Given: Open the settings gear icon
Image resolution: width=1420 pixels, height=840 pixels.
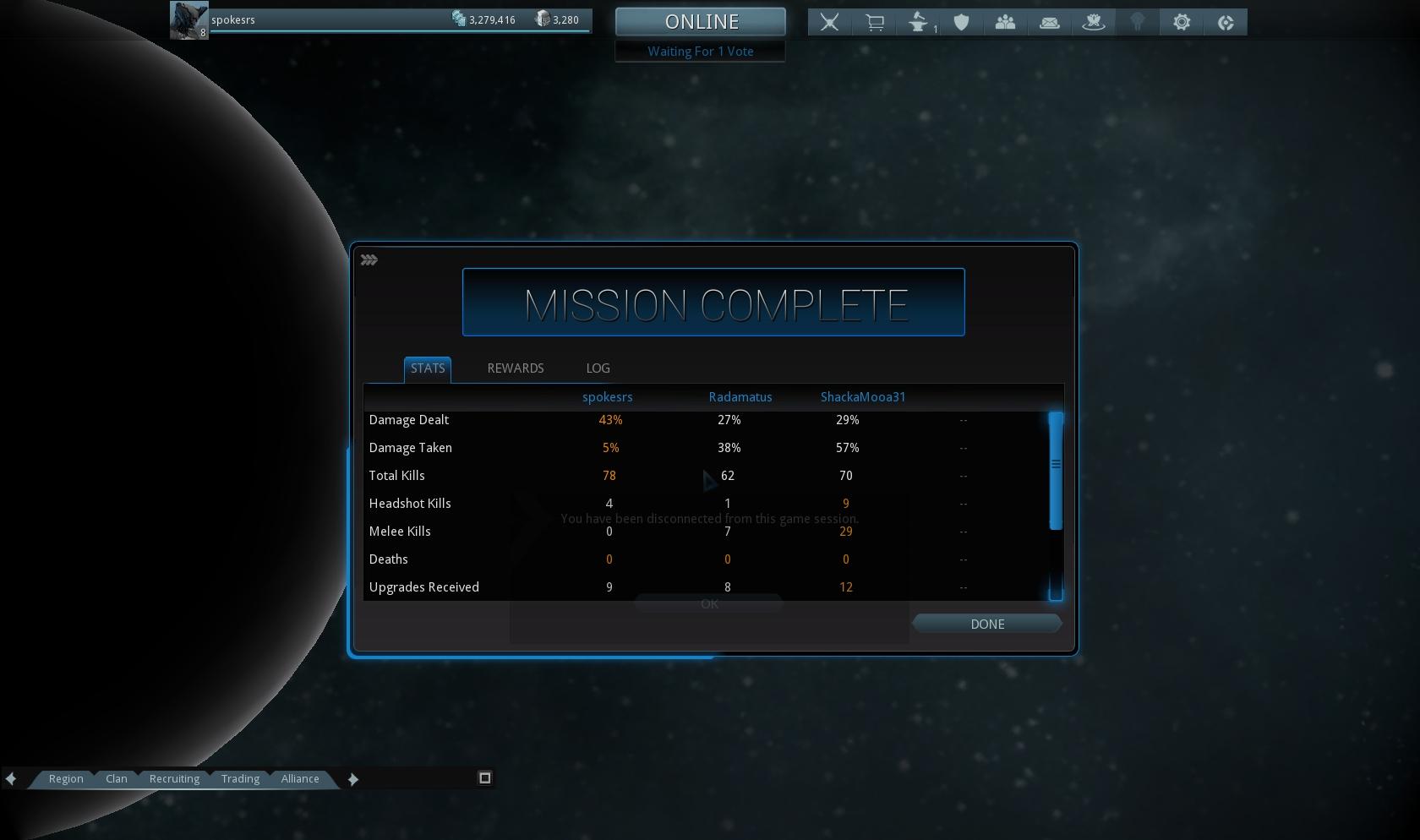Looking at the screenshot, I should [x=1182, y=23].
